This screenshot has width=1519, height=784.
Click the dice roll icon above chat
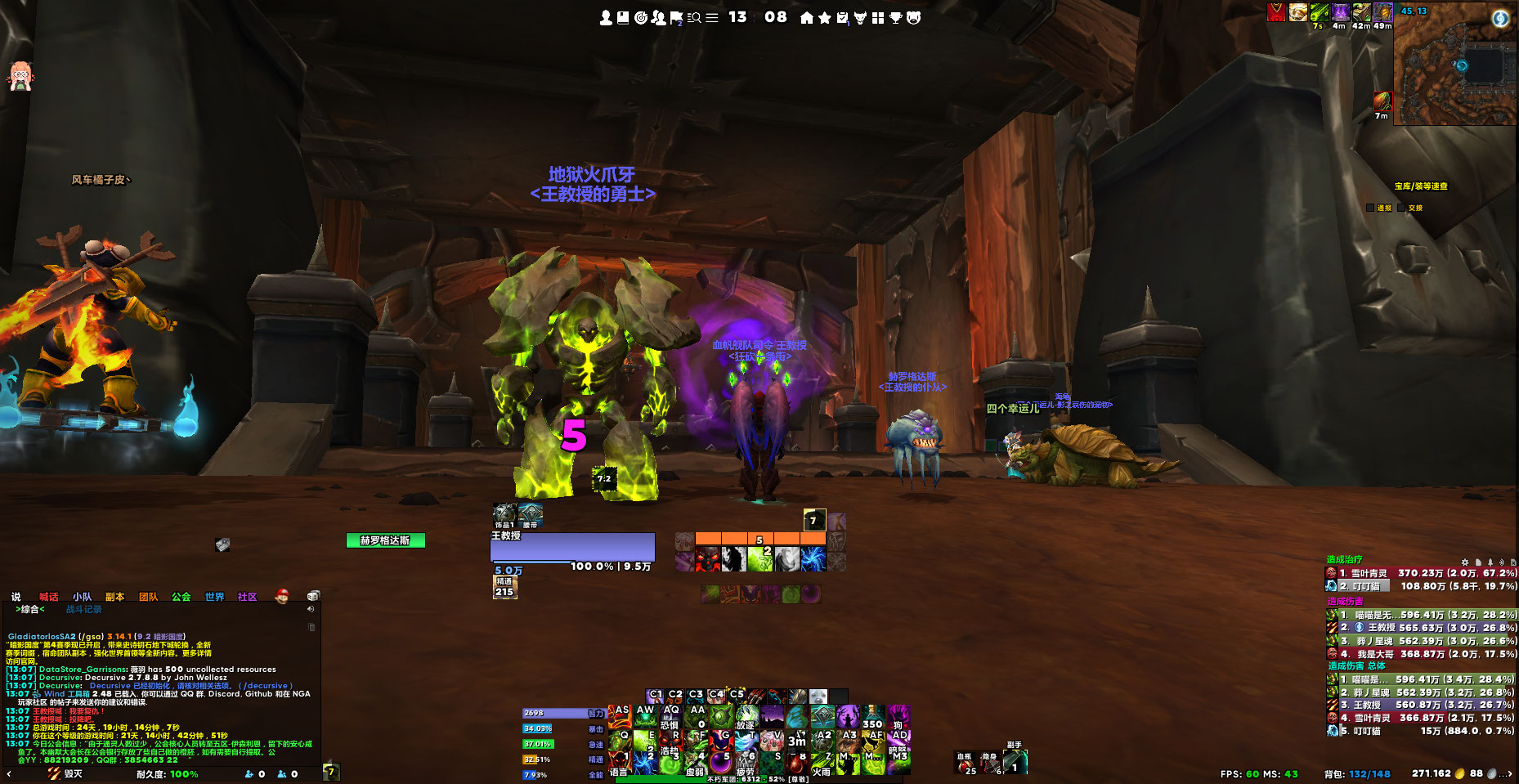[312, 596]
